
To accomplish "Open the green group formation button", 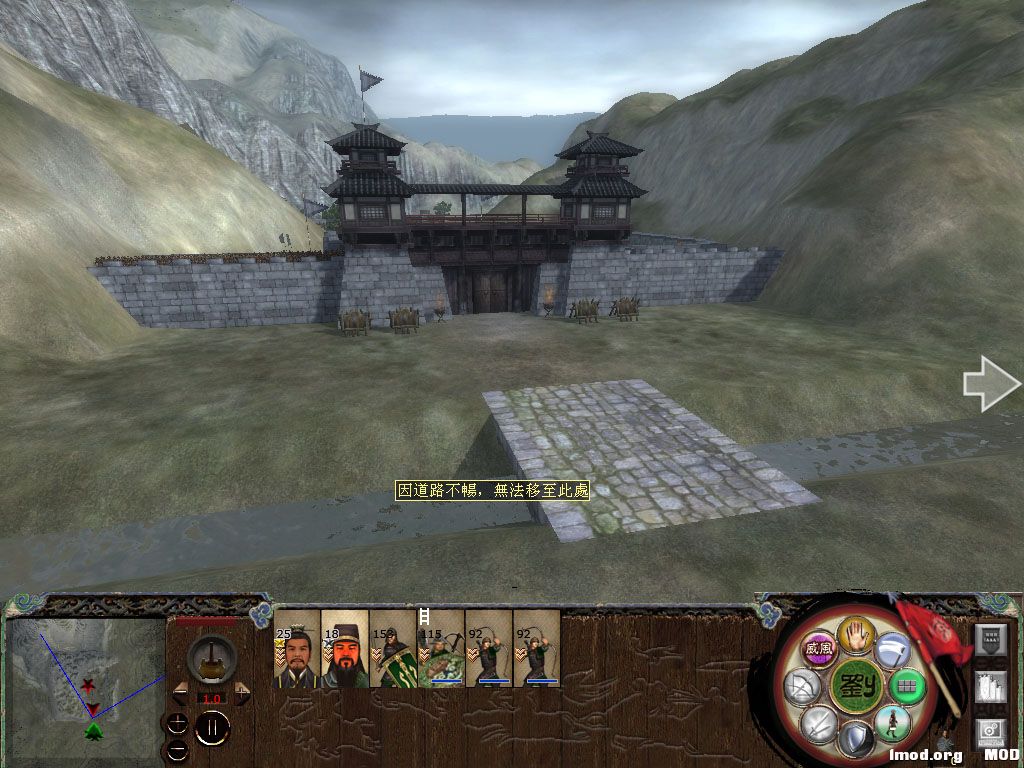I will 907,687.
